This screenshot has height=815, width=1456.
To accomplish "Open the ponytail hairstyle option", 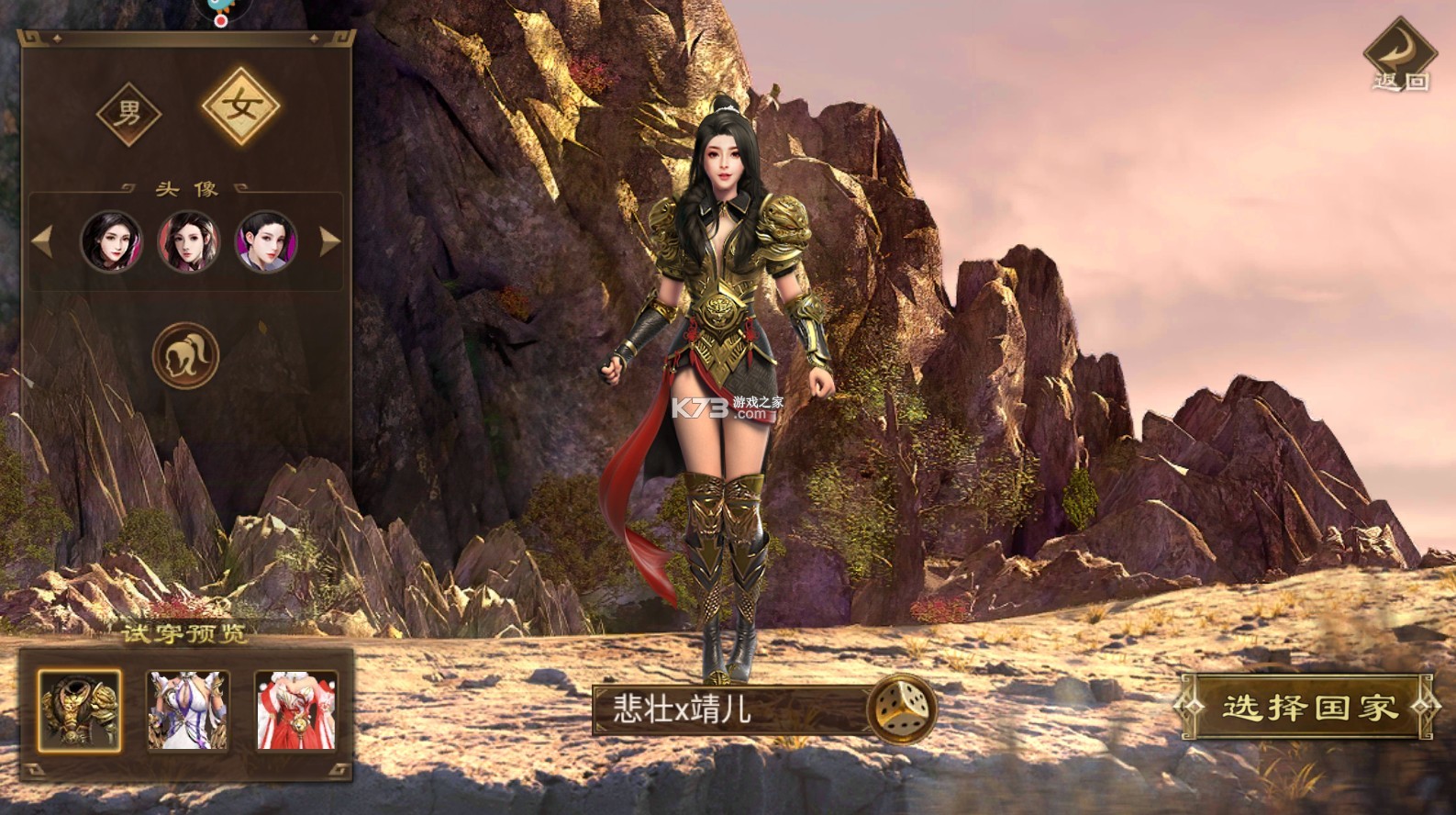I will tap(186, 356).
